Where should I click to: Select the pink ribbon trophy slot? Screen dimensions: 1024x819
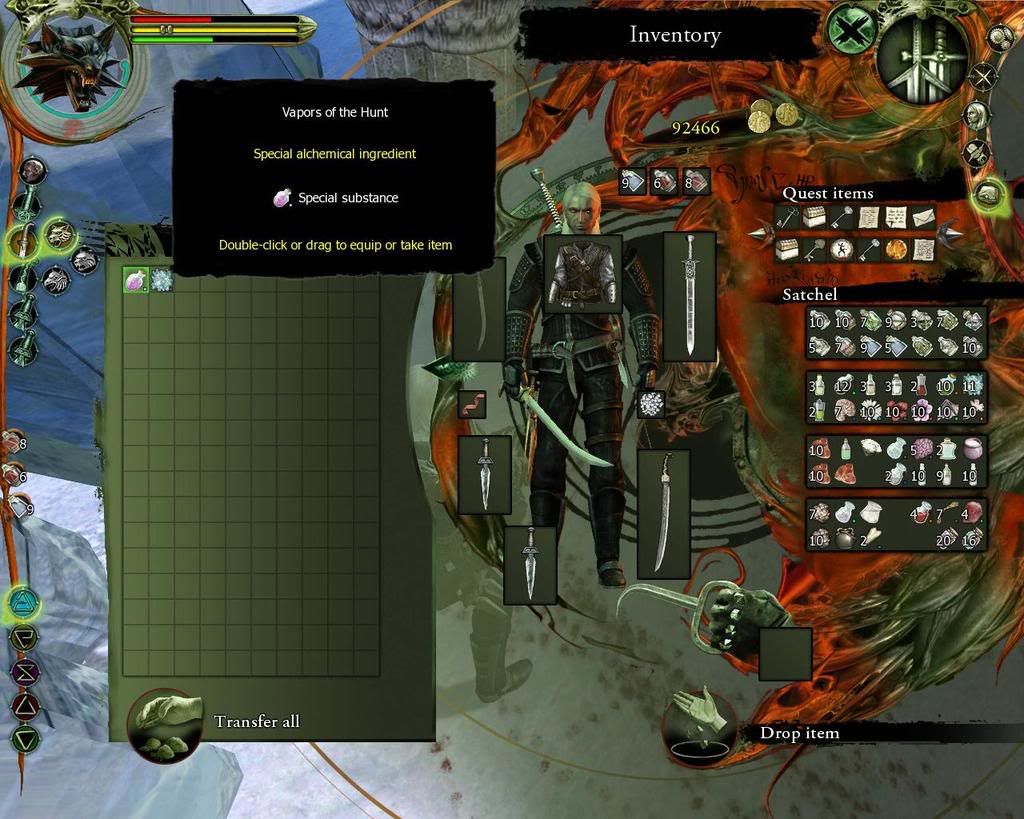coord(472,404)
